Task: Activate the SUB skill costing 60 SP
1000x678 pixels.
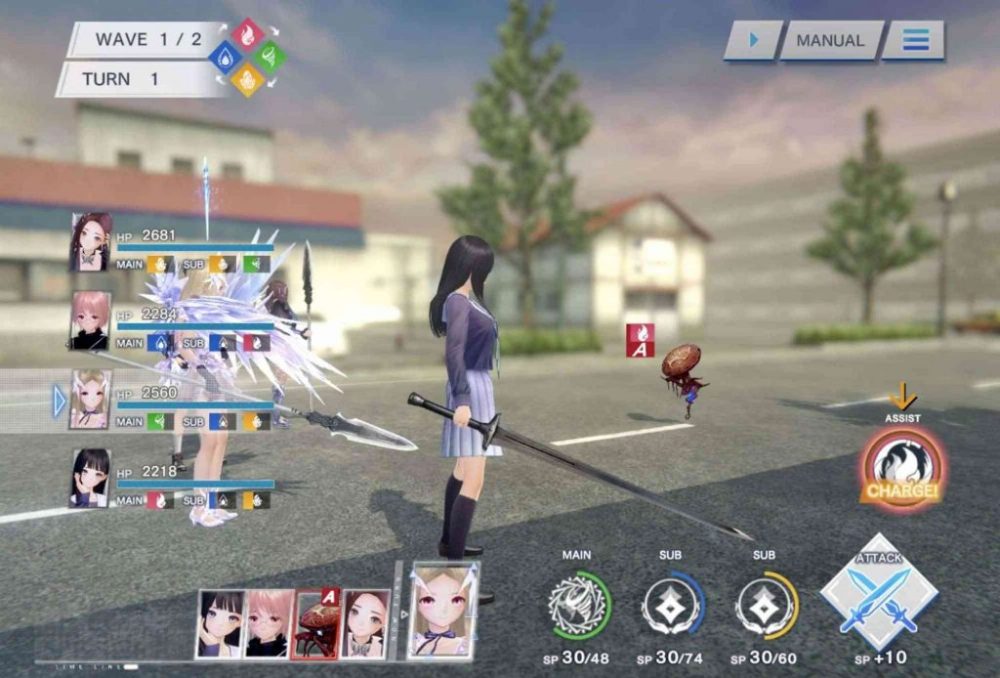Action: [x=767, y=604]
